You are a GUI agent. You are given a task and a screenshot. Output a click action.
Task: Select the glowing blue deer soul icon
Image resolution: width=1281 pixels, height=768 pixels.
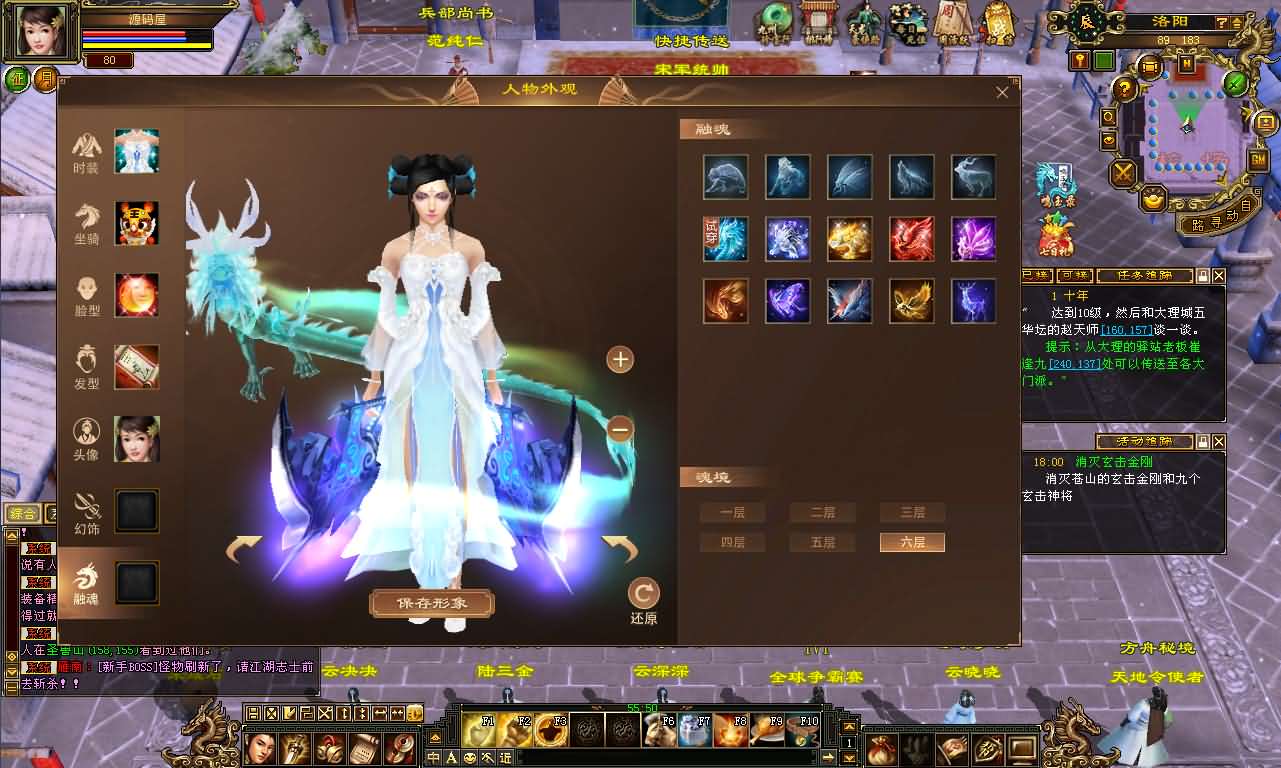pyautogui.click(x=973, y=301)
